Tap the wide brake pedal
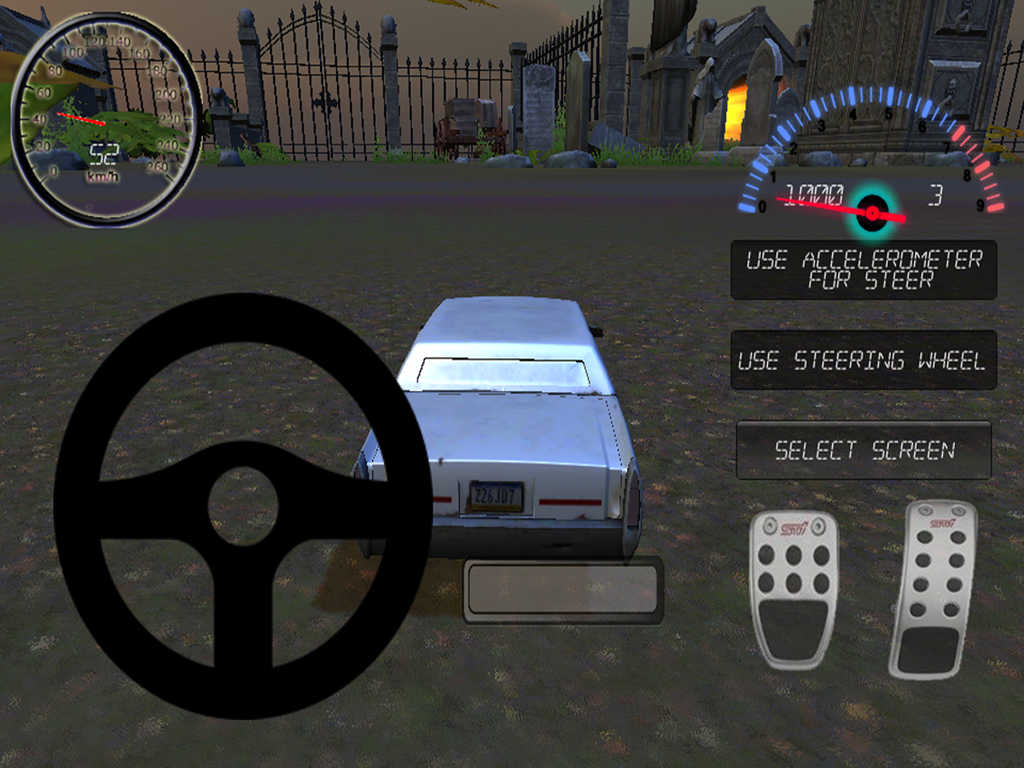 tap(794, 589)
